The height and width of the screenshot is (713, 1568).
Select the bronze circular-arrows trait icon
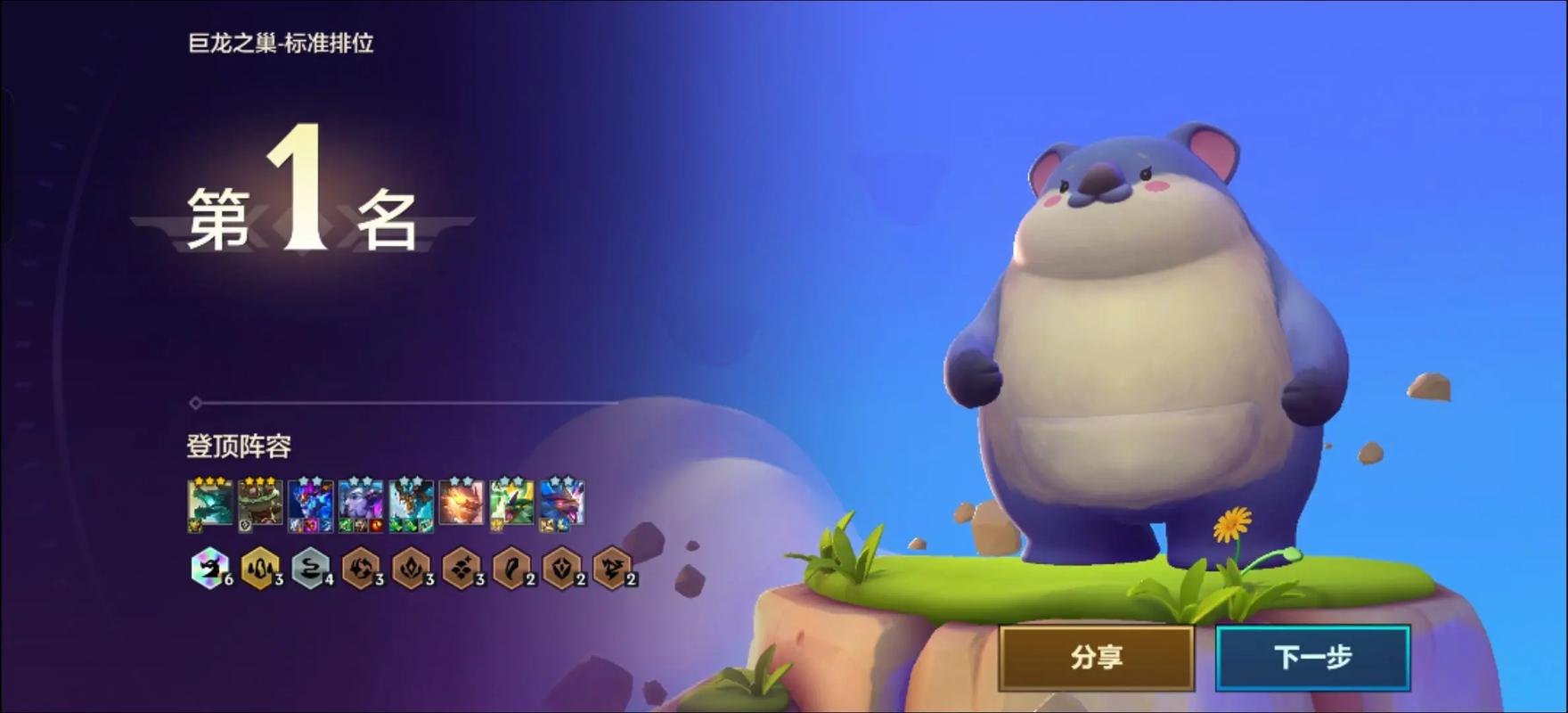(x=361, y=568)
